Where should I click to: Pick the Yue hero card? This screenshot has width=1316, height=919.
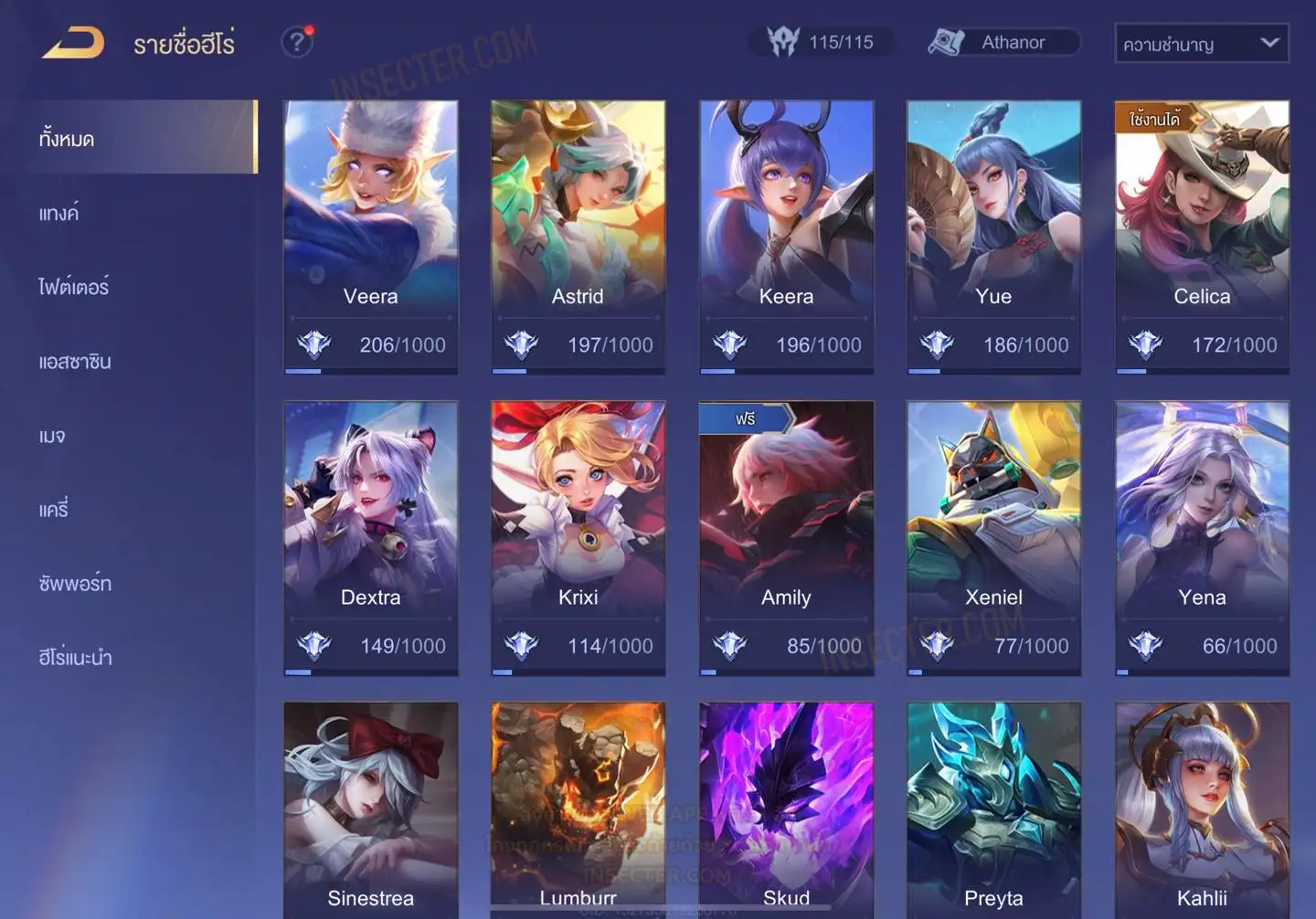[x=993, y=236]
